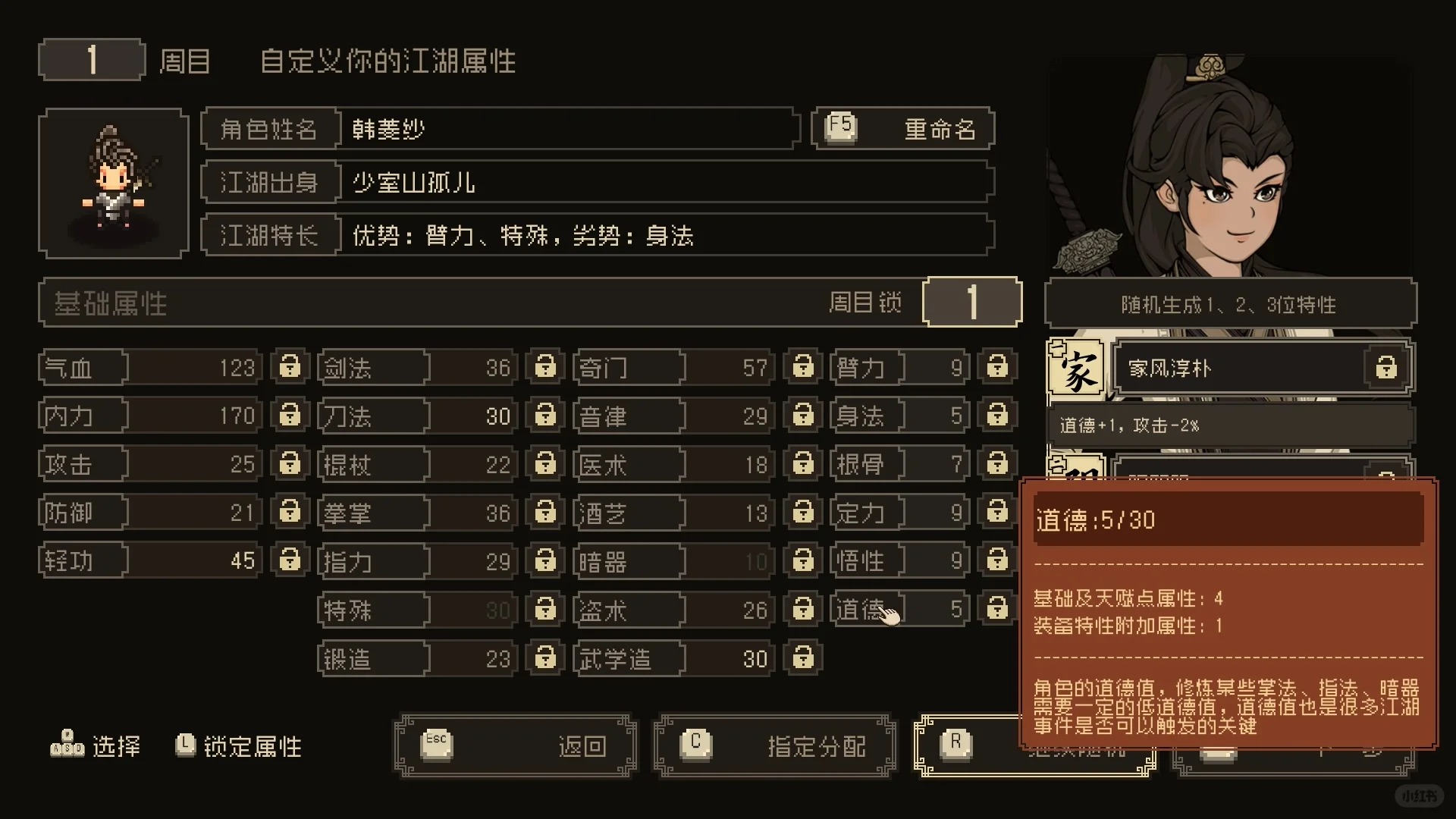
Task: Click the 周目锁 value box showing 1
Action: click(x=972, y=302)
